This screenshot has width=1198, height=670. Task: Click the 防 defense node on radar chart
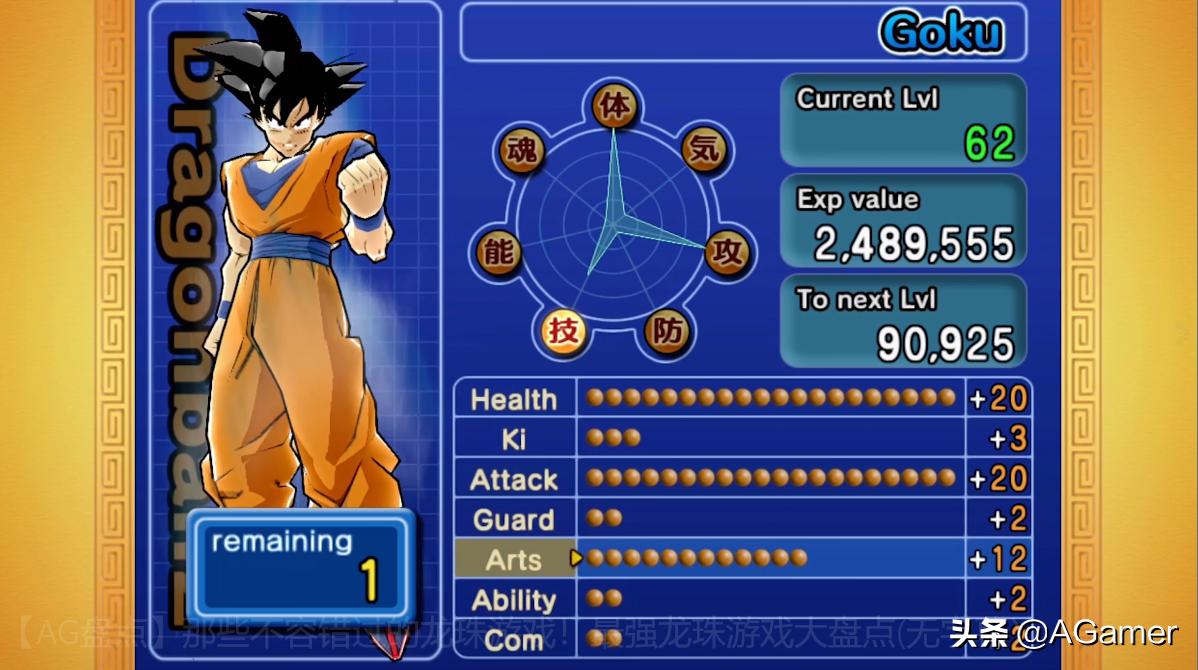pyautogui.click(x=667, y=329)
